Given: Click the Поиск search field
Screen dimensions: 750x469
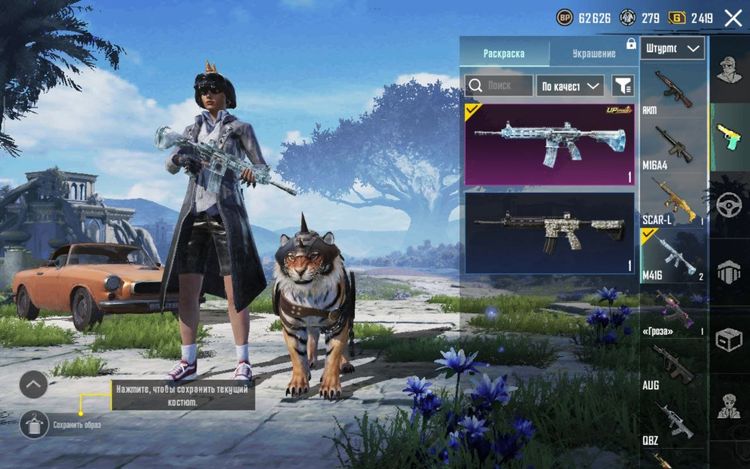Looking at the screenshot, I should pos(499,85).
